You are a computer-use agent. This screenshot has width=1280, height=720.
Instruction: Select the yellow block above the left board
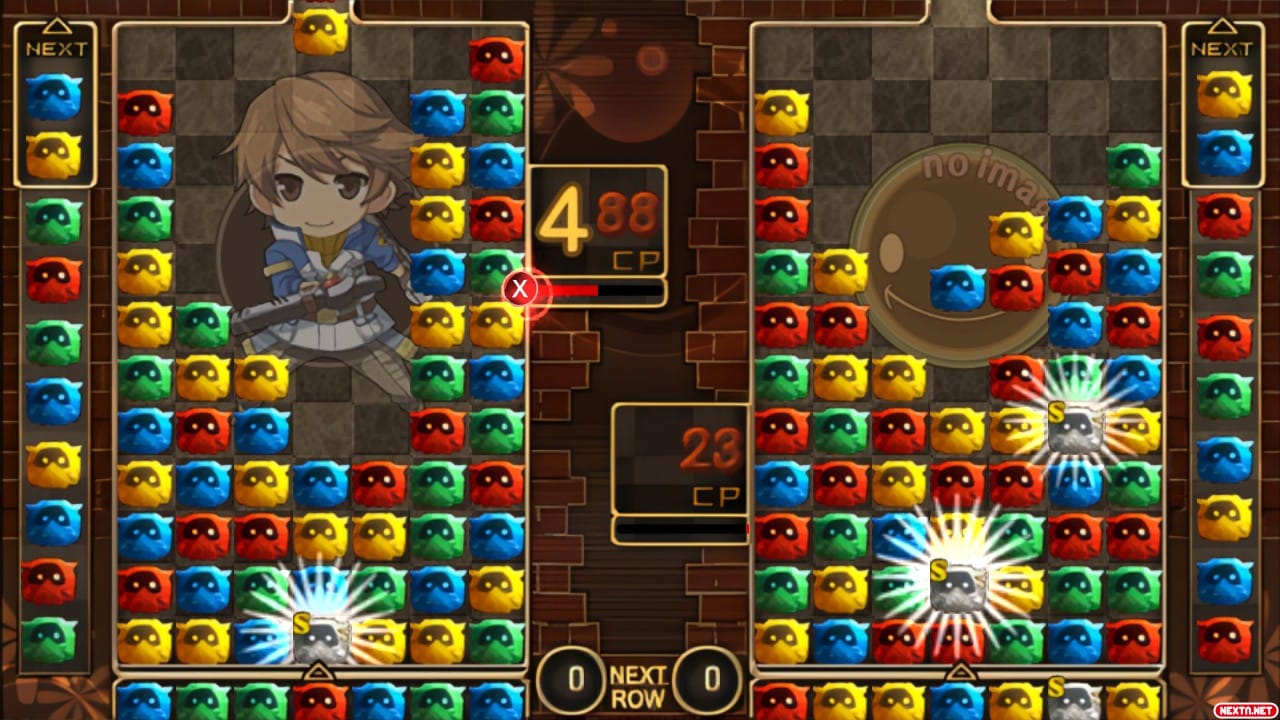coord(320,30)
